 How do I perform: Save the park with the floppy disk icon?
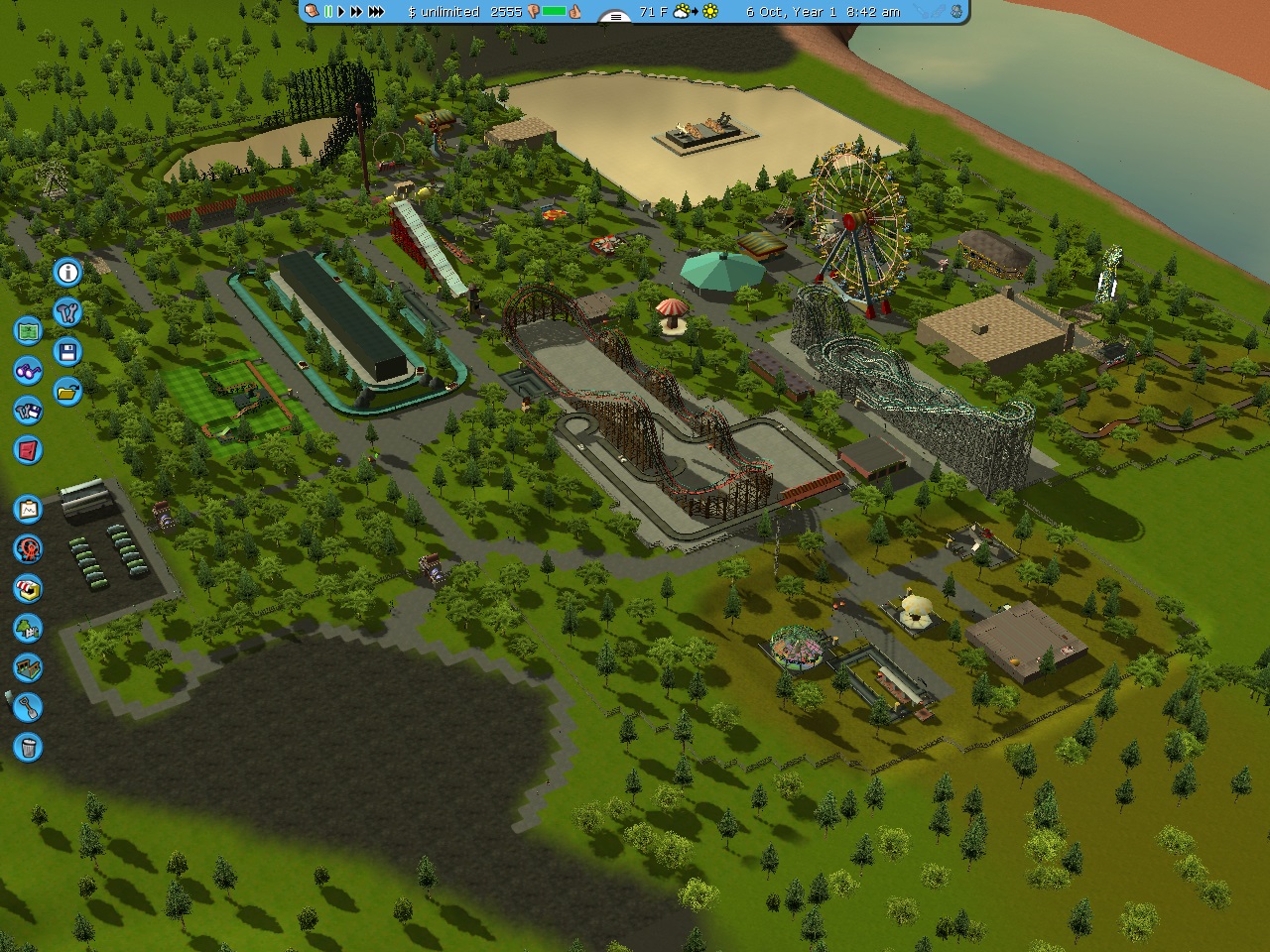point(67,352)
